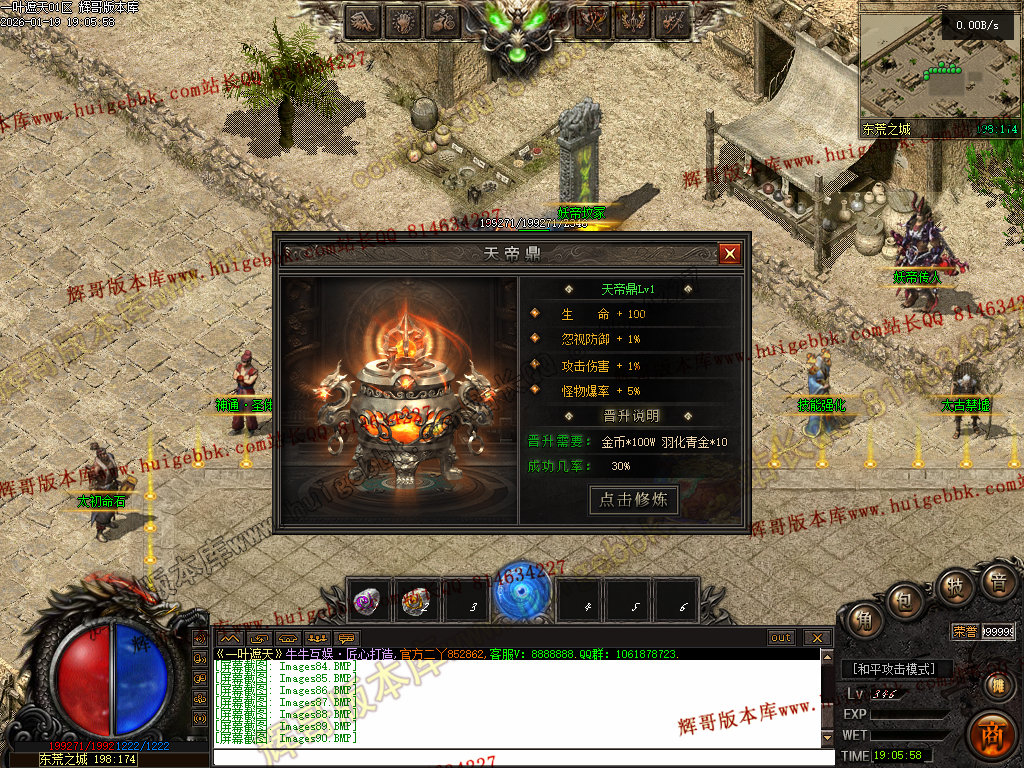Open the crossed-weapons icon in top bar
The width and height of the screenshot is (1024, 768).
[x=596, y=20]
